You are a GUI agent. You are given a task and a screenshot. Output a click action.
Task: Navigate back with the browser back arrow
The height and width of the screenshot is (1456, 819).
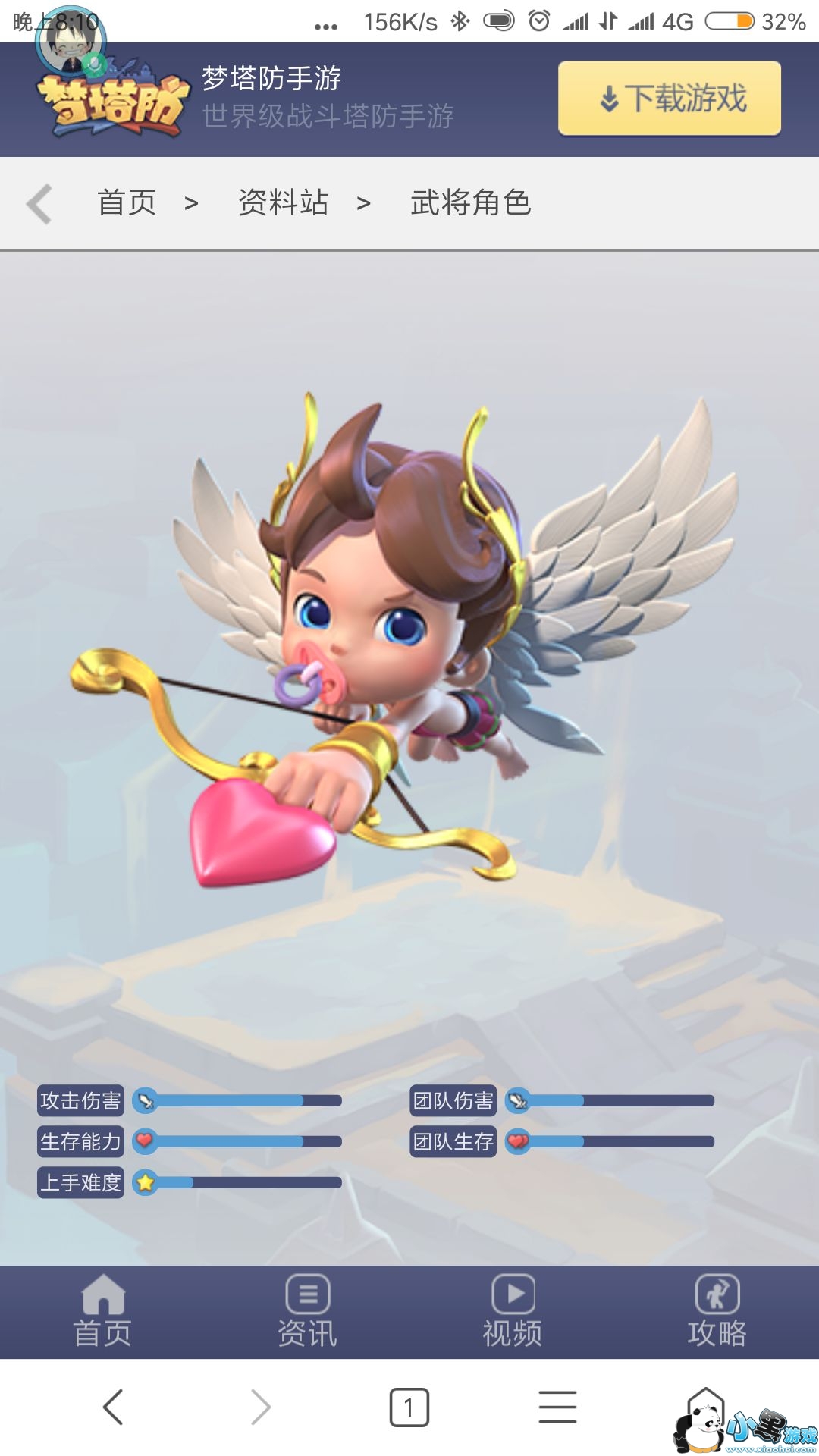[x=113, y=1407]
